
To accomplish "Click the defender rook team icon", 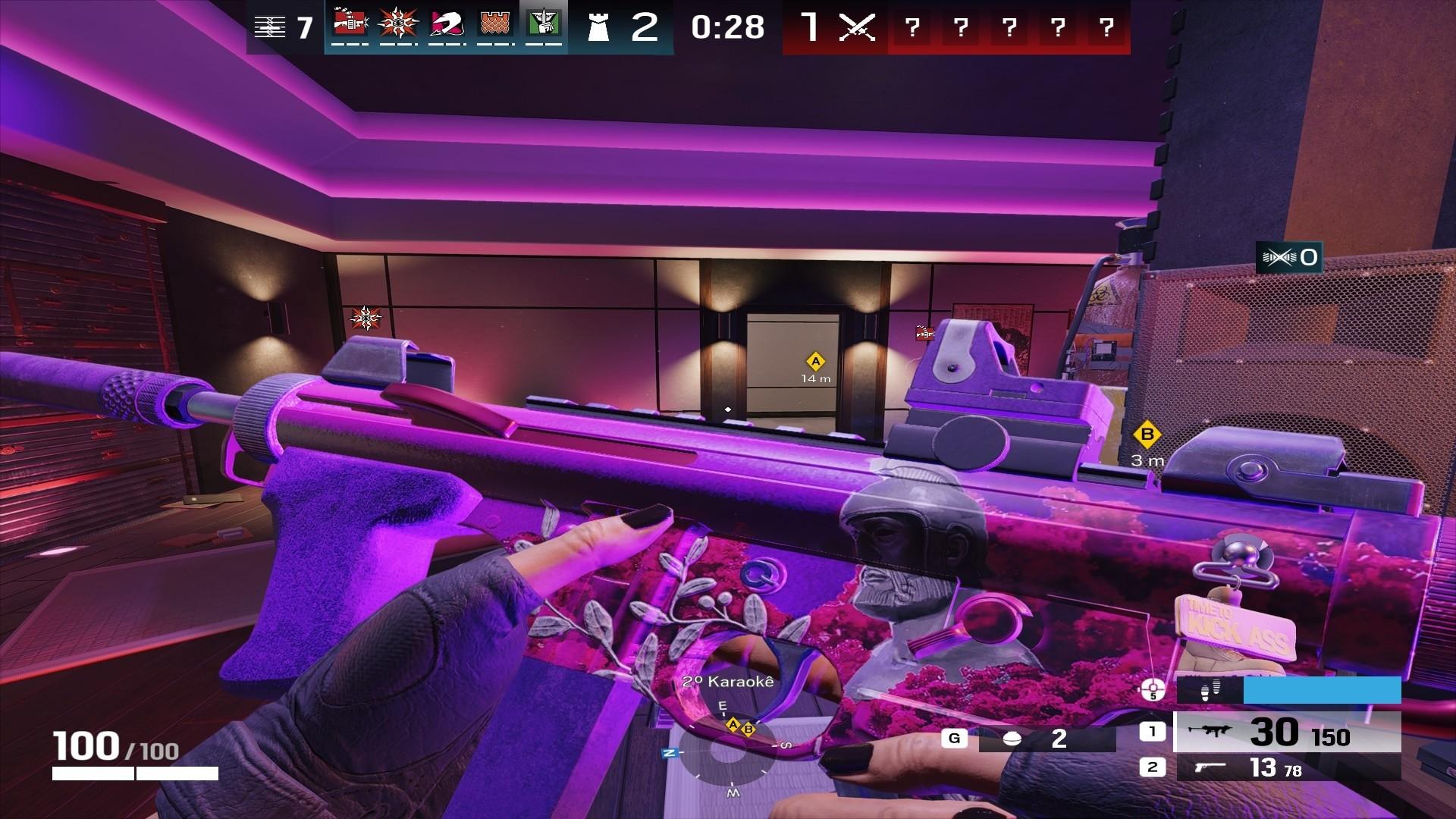I will (598, 27).
